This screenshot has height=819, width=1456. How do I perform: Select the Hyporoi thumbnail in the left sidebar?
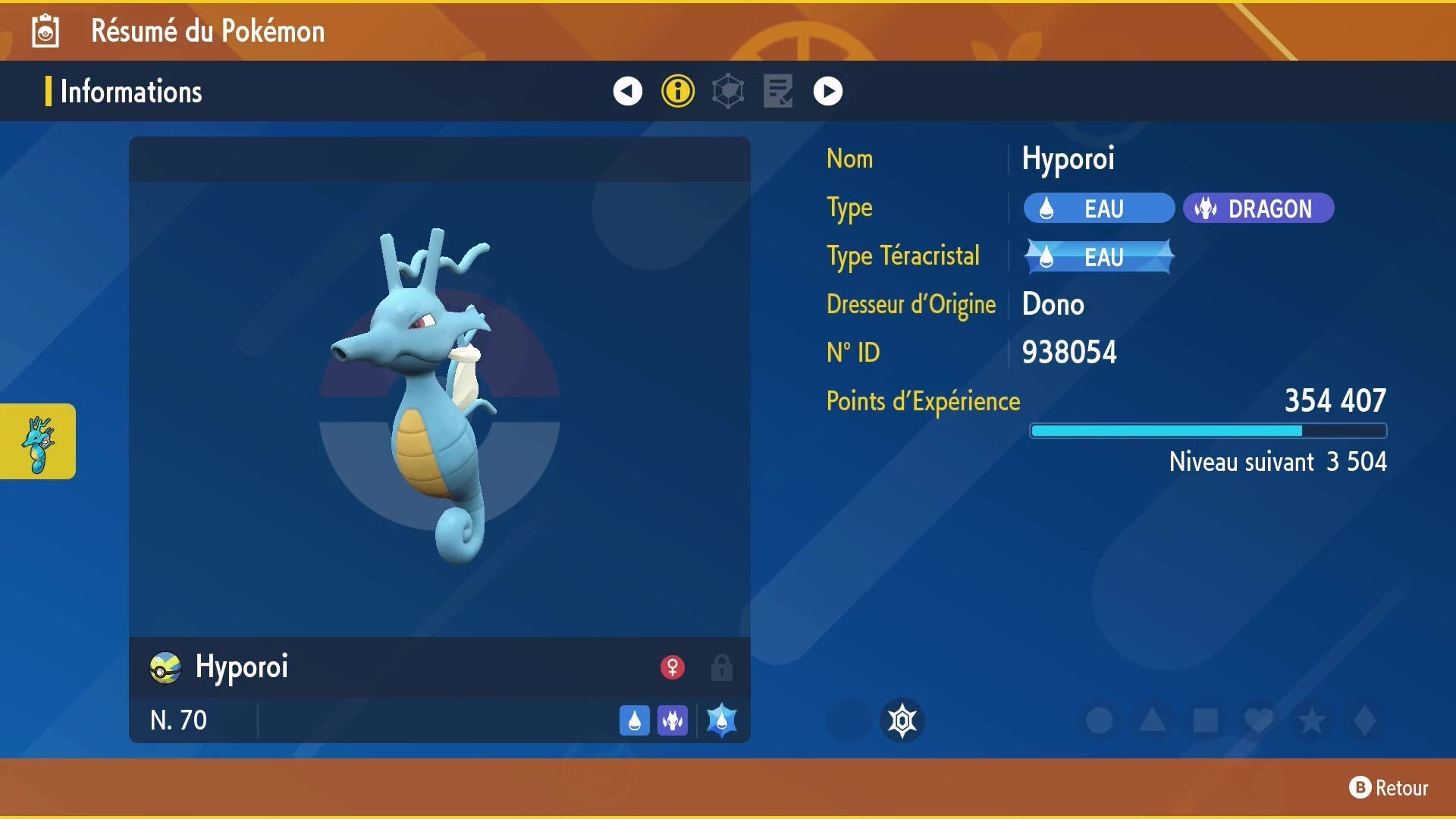pos(38,441)
